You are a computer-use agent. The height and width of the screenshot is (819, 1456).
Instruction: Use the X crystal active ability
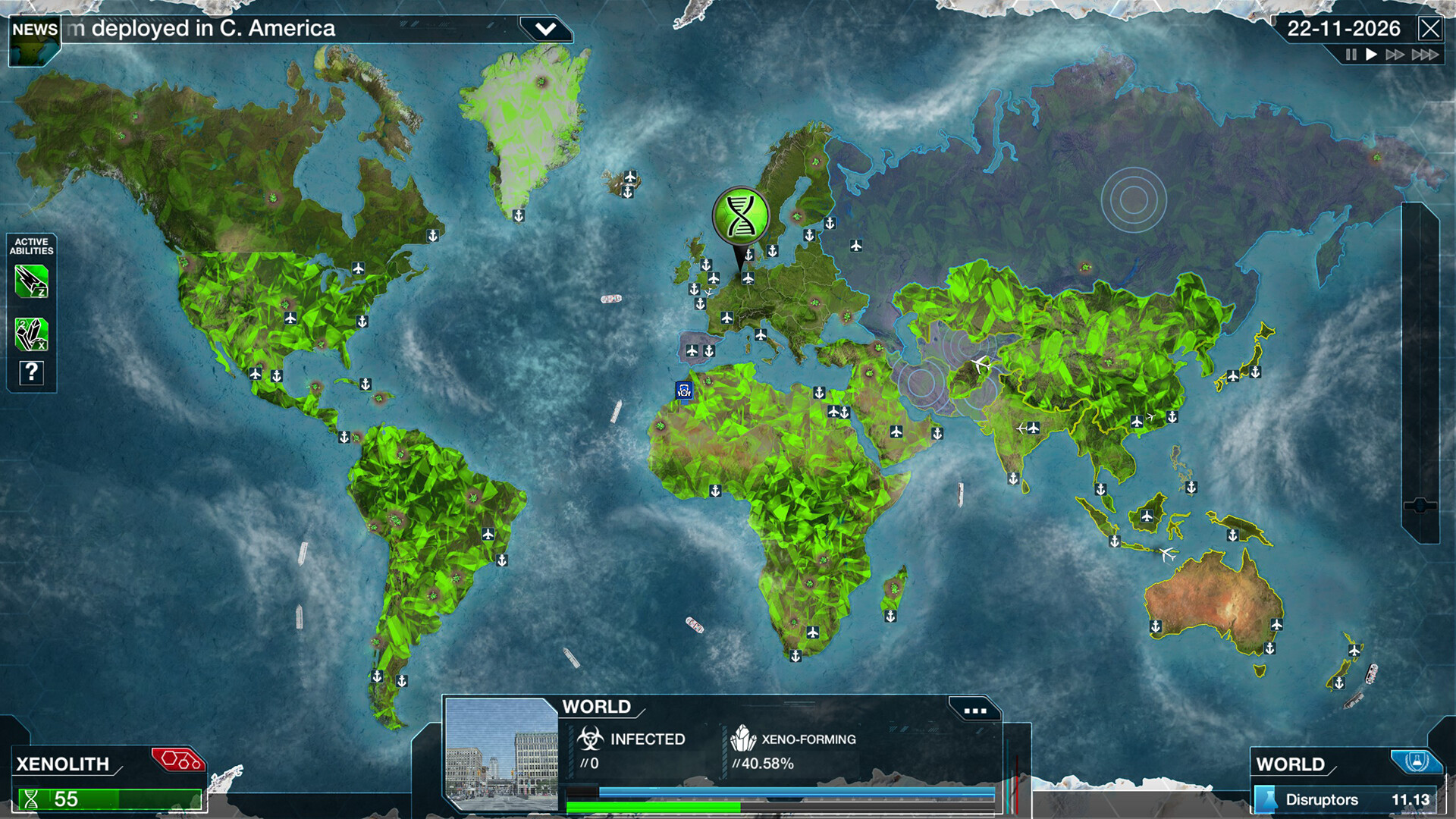[x=30, y=334]
